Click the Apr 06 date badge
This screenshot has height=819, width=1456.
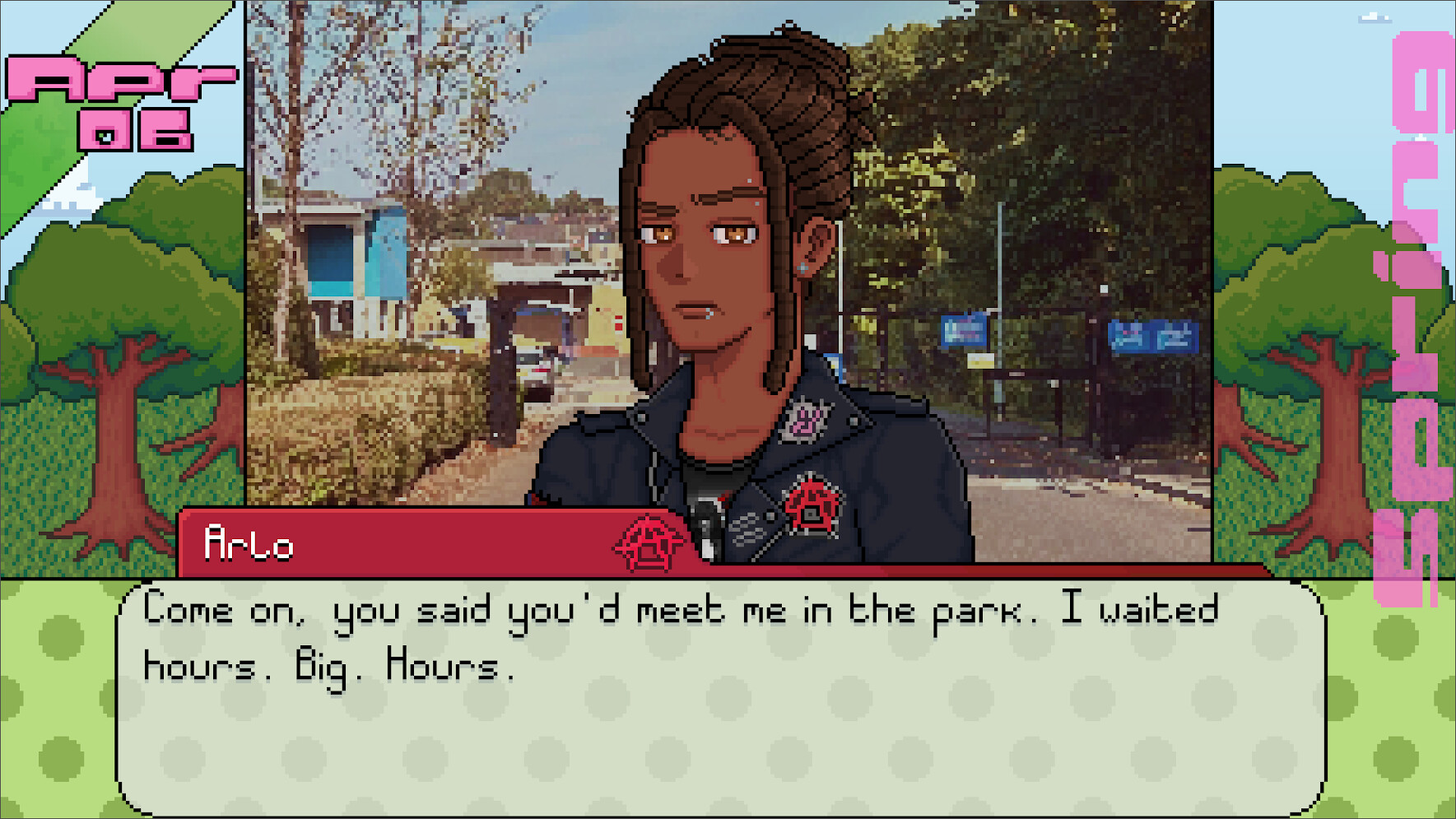pyautogui.click(x=103, y=103)
